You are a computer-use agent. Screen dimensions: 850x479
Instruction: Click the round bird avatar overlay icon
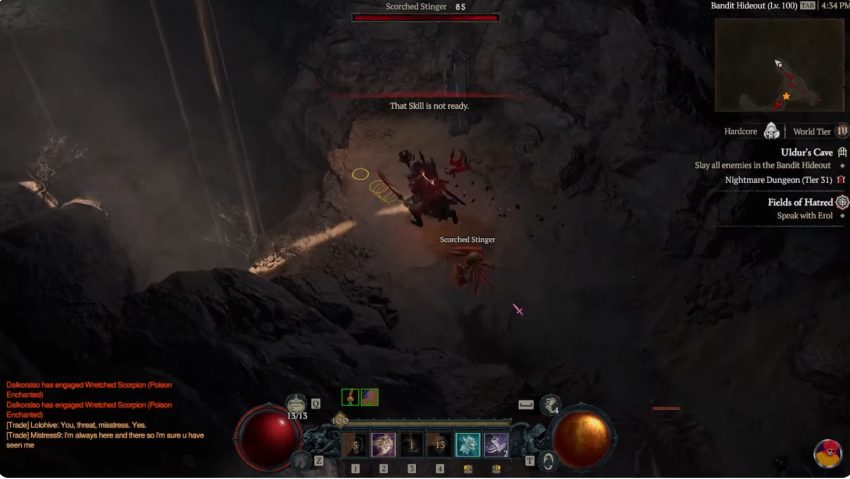tap(827, 453)
